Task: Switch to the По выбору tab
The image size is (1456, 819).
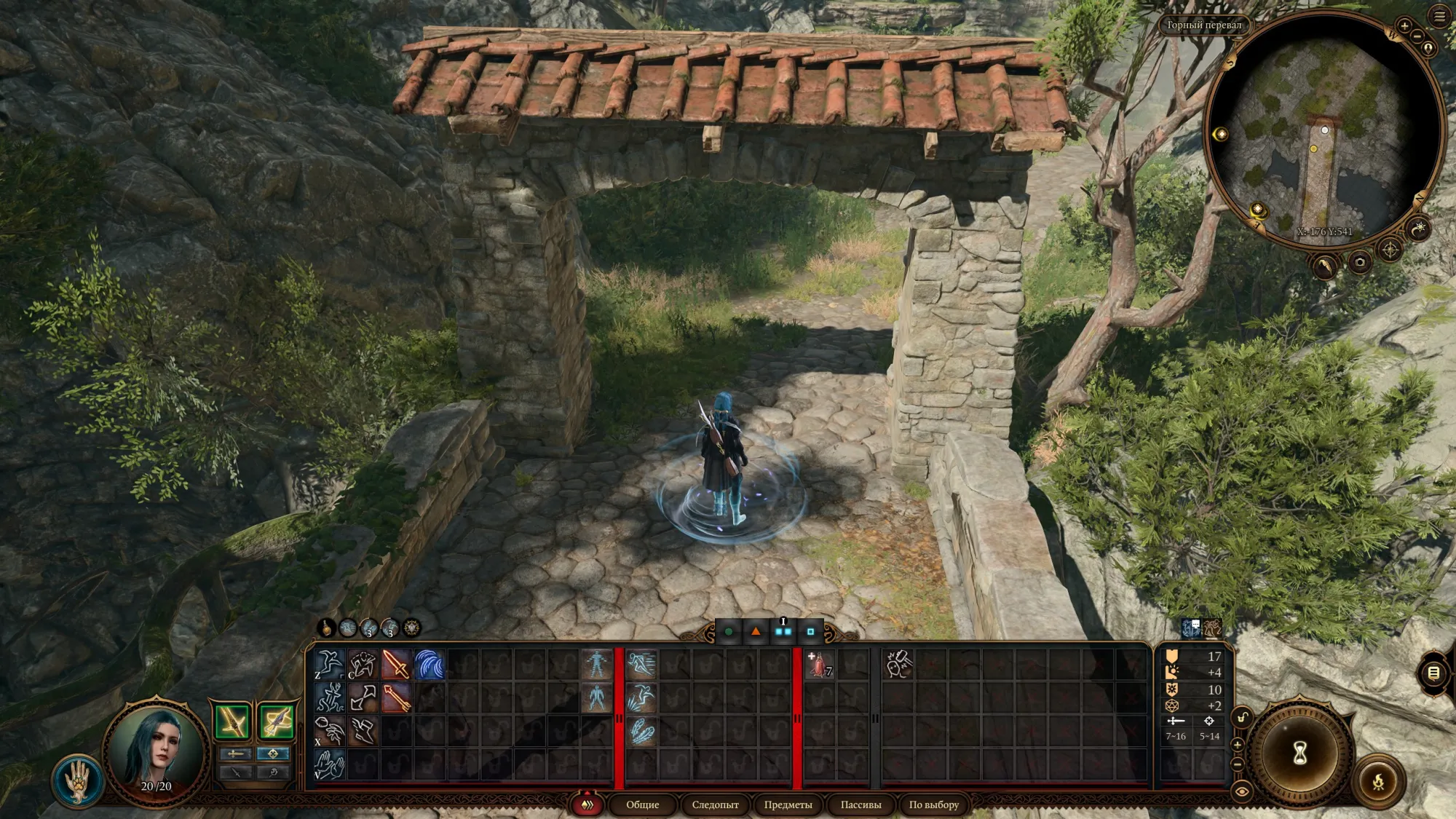Action: [x=933, y=804]
